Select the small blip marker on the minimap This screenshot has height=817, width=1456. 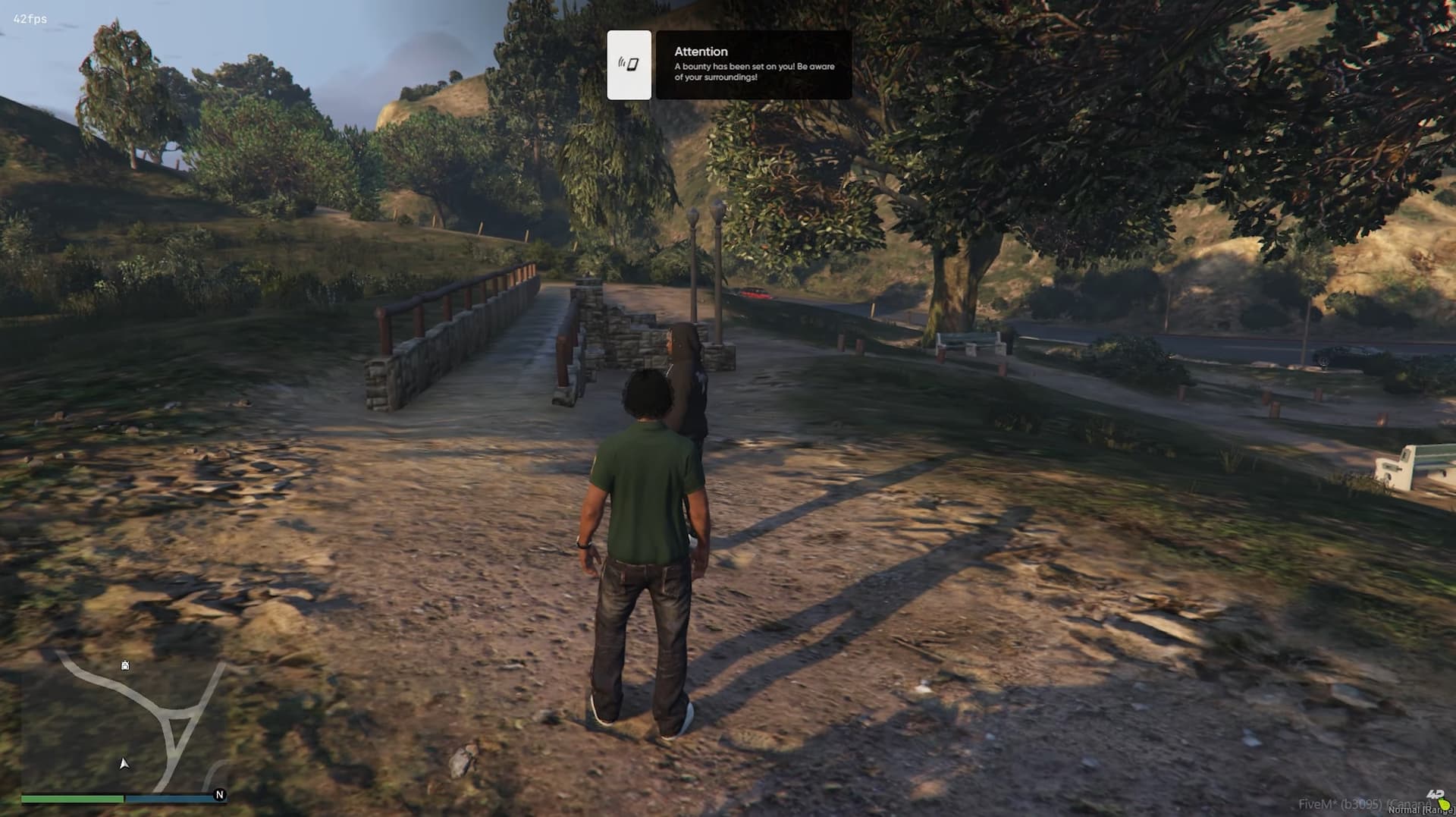coord(125,665)
